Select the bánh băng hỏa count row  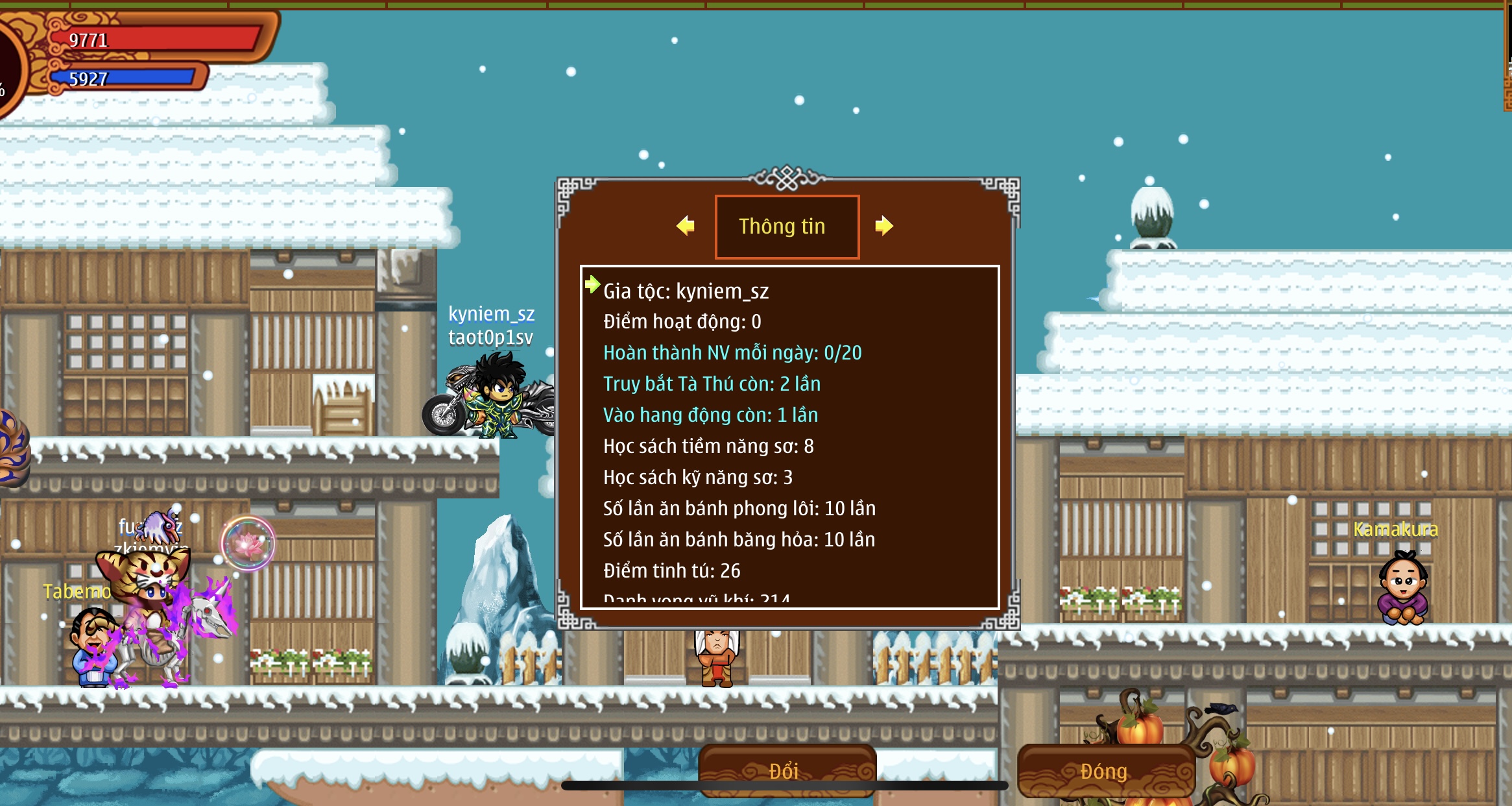pos(739,540)
